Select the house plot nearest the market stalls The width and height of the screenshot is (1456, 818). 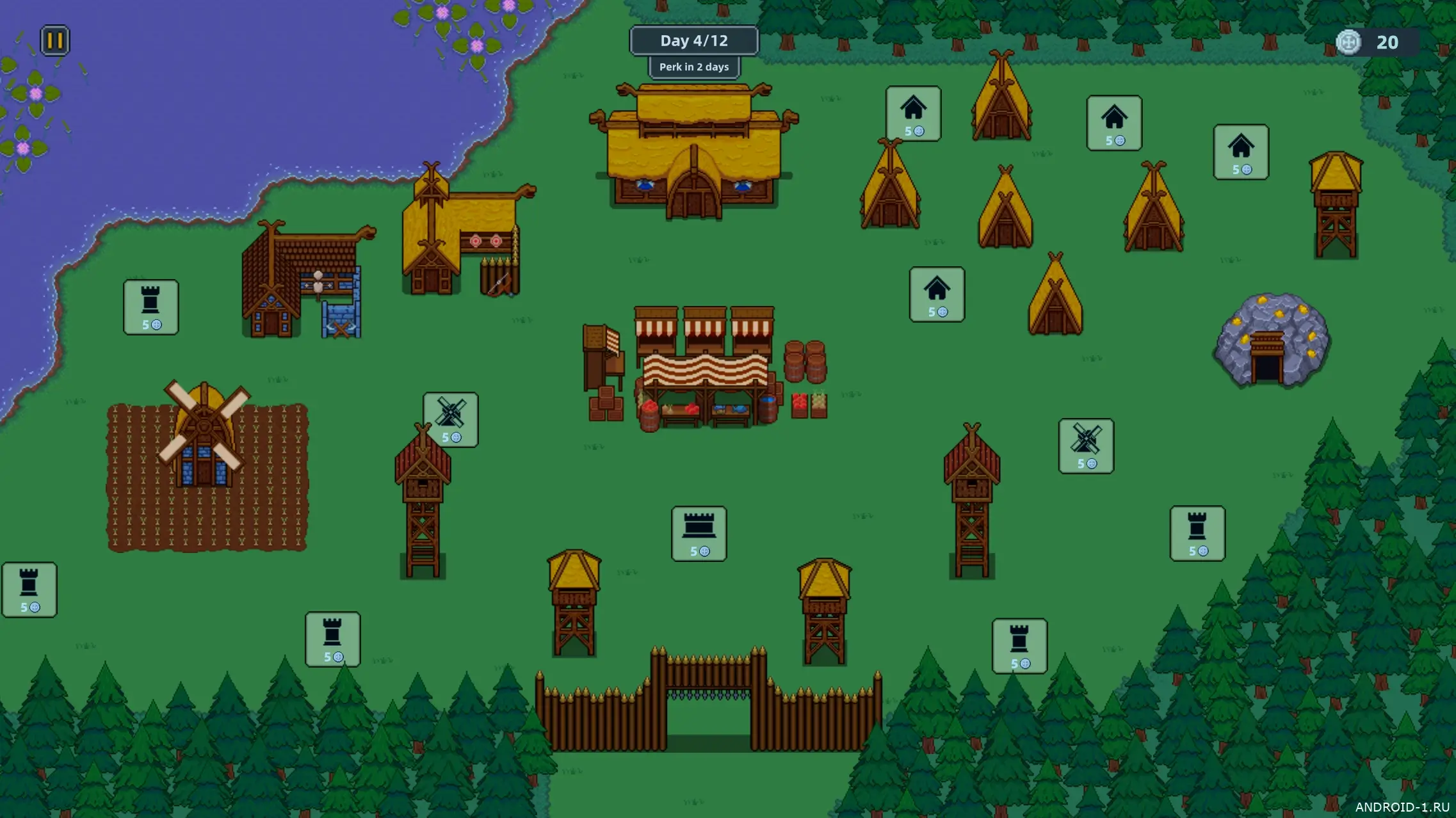coord(937,294)
